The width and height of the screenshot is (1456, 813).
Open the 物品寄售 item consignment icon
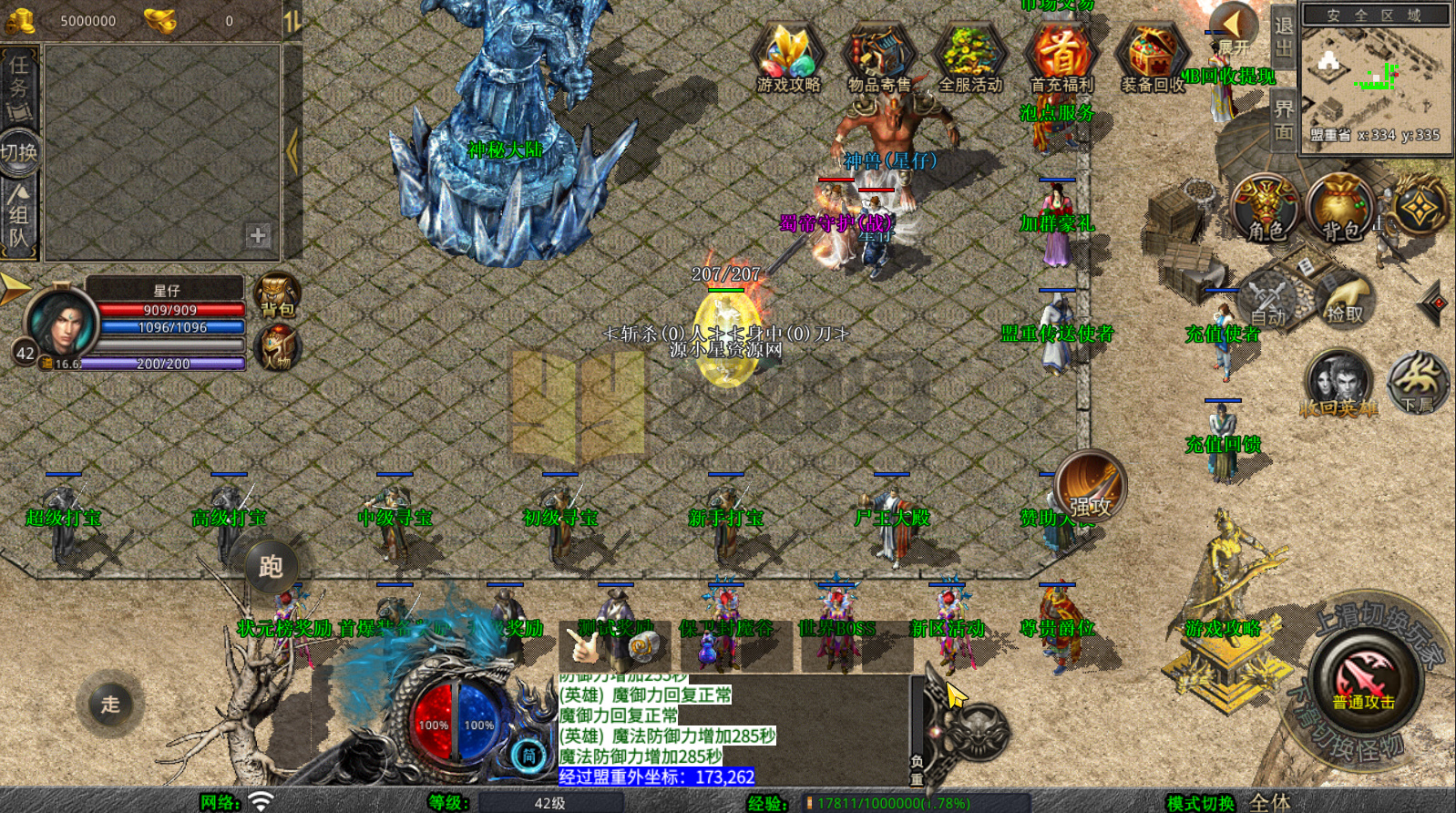(x=878, y=57)
